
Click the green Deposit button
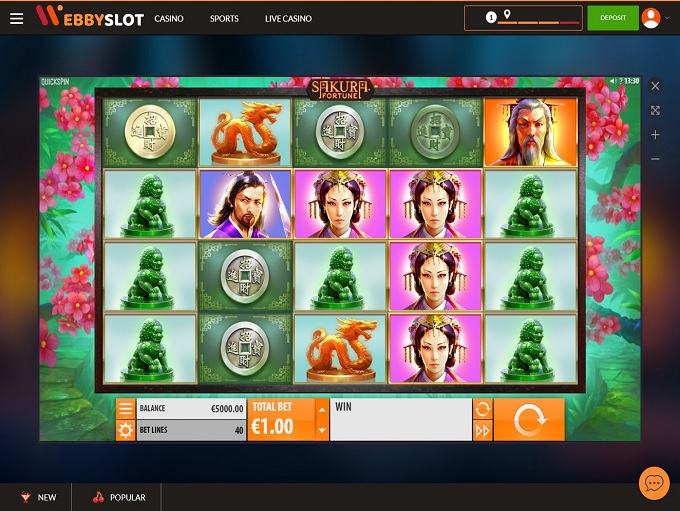pyautogui.click(x=612, y=18)
